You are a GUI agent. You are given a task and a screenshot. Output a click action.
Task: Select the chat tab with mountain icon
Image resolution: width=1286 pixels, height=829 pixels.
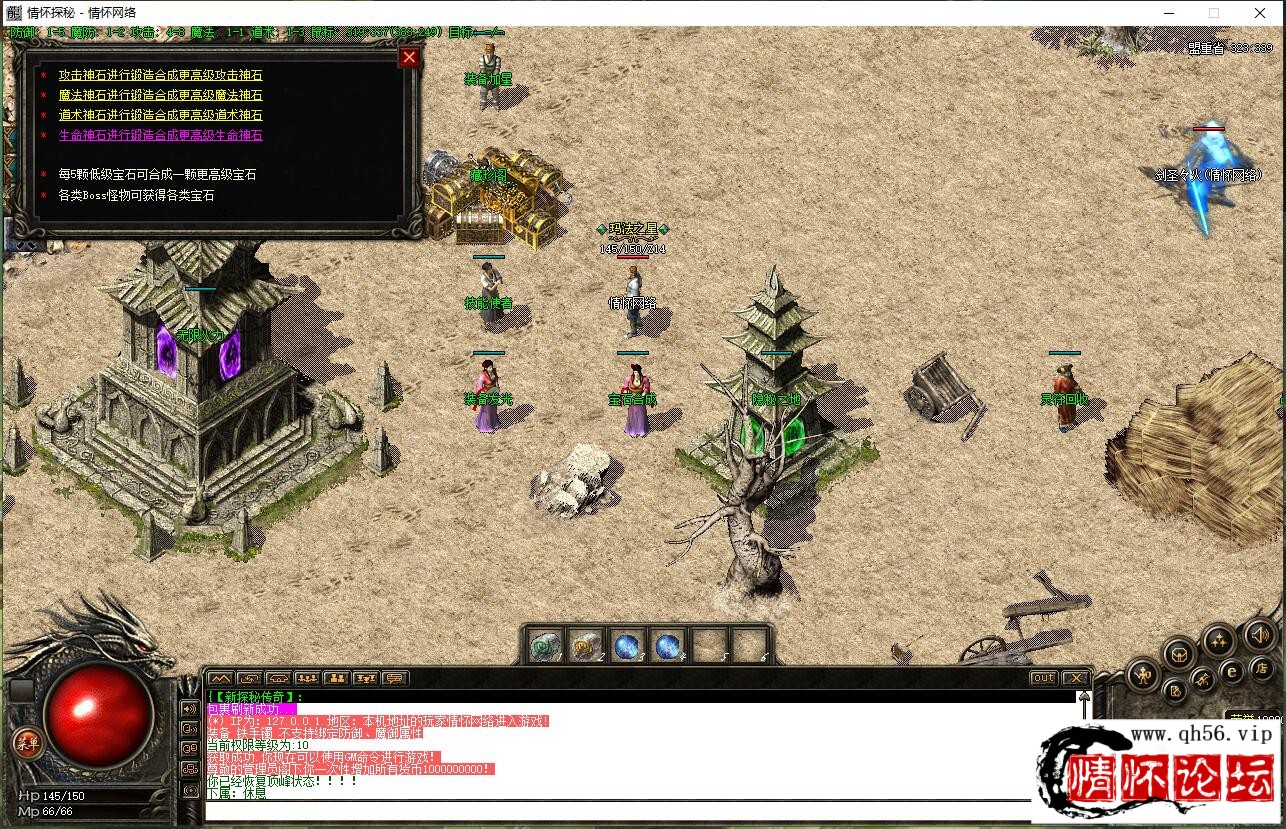(220, 678)
